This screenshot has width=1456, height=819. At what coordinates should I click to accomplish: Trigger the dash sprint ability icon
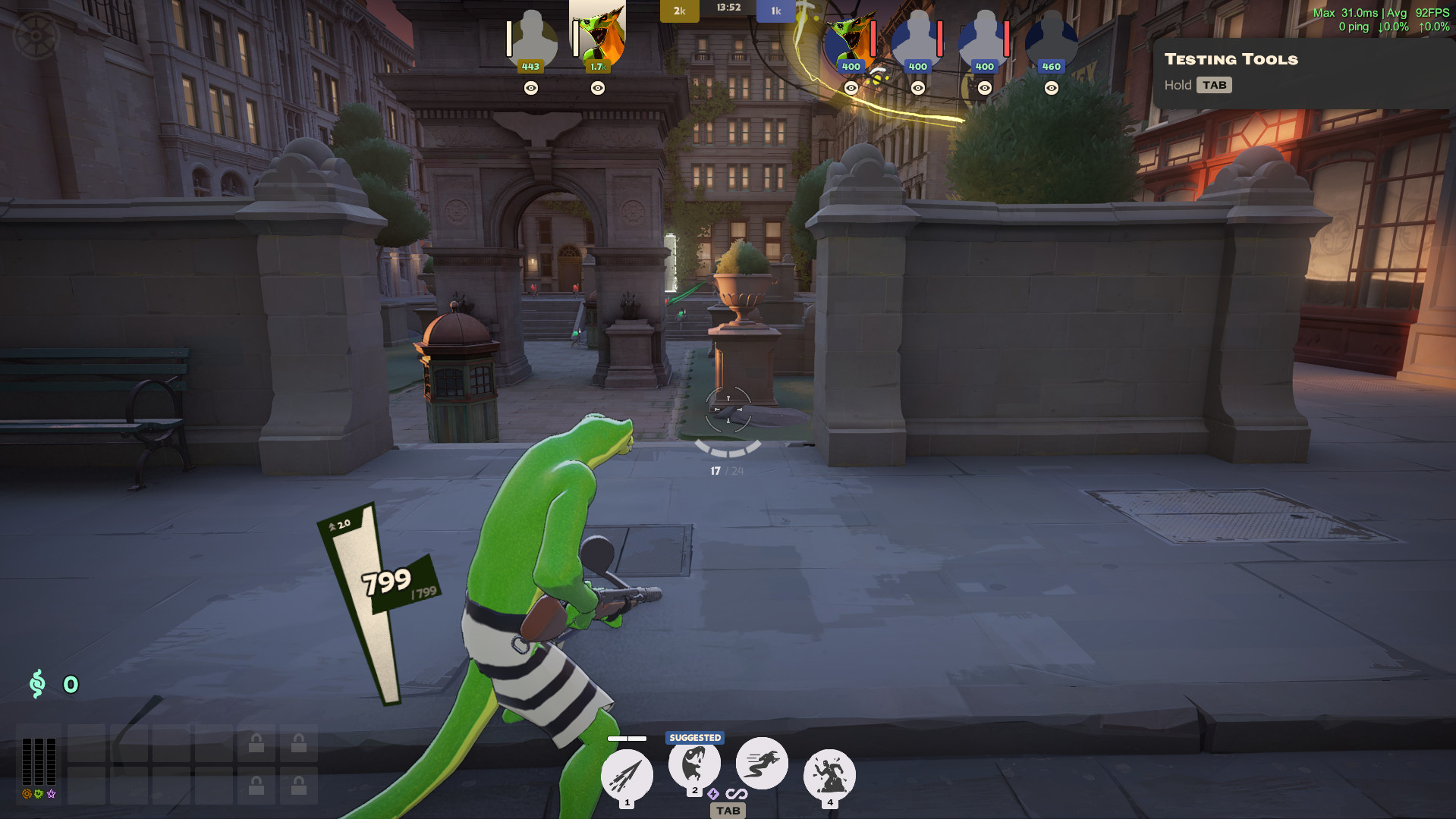761,764
